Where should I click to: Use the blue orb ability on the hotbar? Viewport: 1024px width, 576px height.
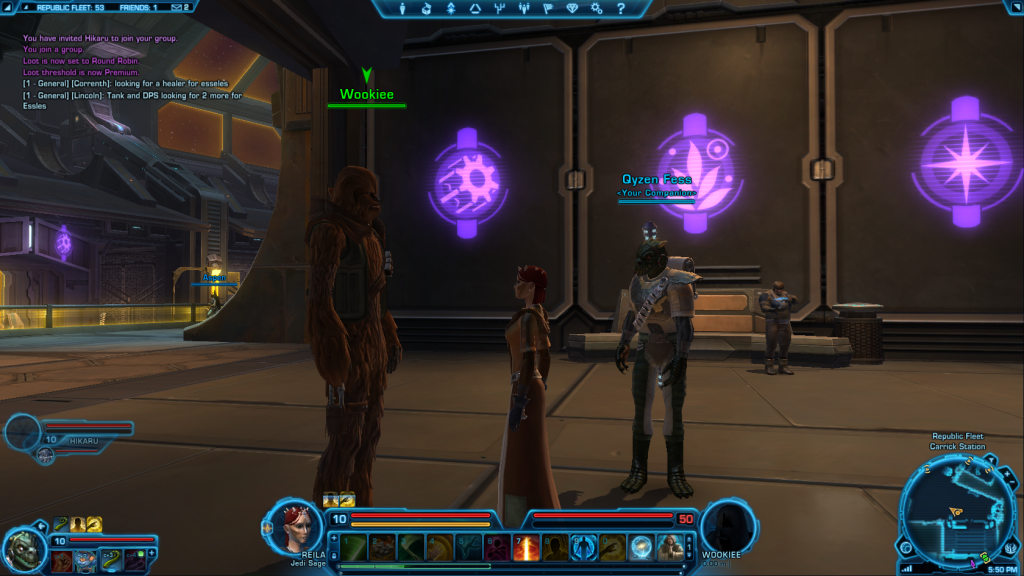641,546
